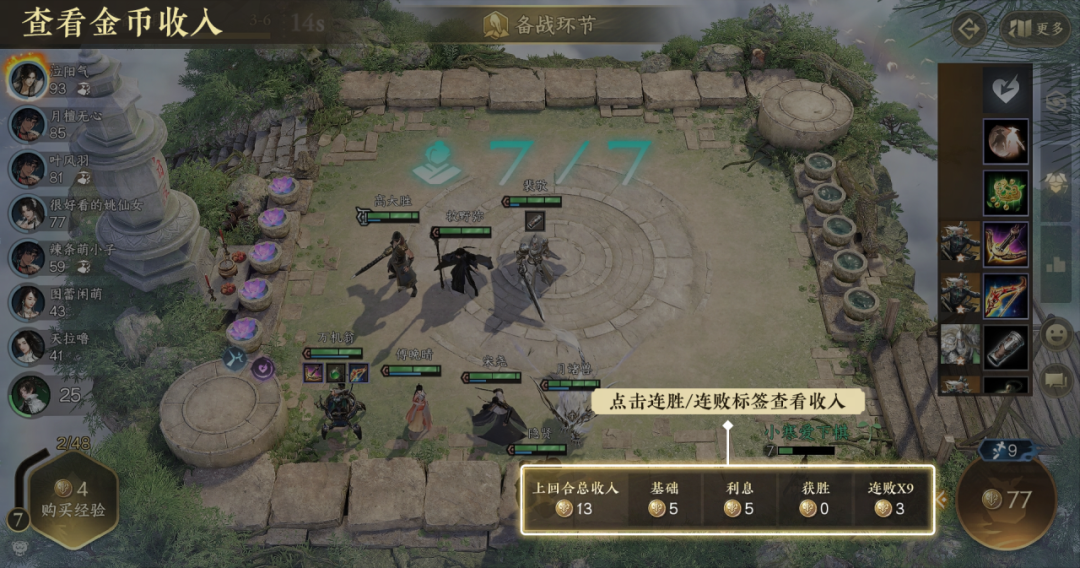Select the purple crossbow item slot

coord(1006,244)
